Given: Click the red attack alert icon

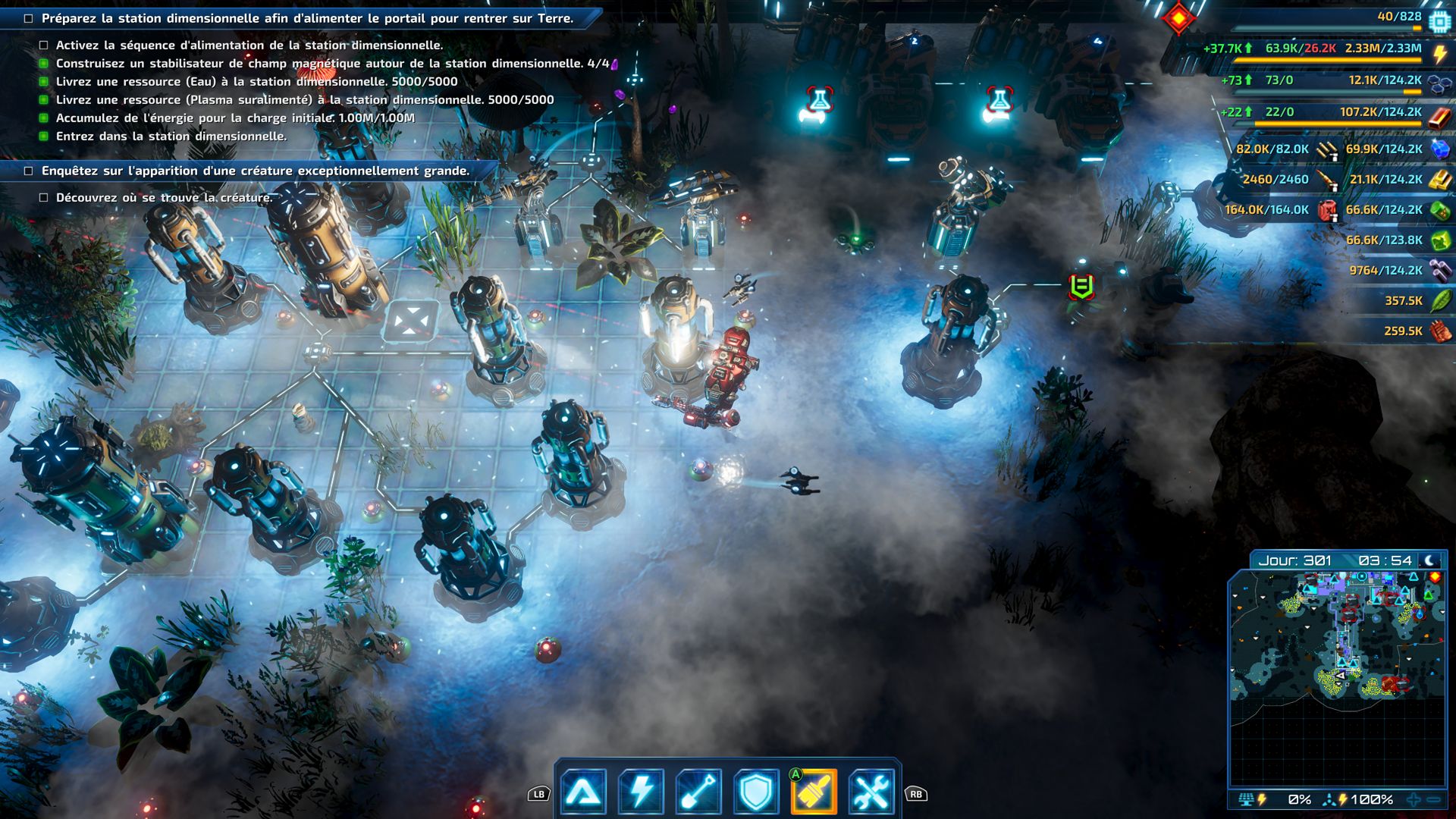Looking at the screenshot, I should pyautogui.click(x=1178, y=18).
